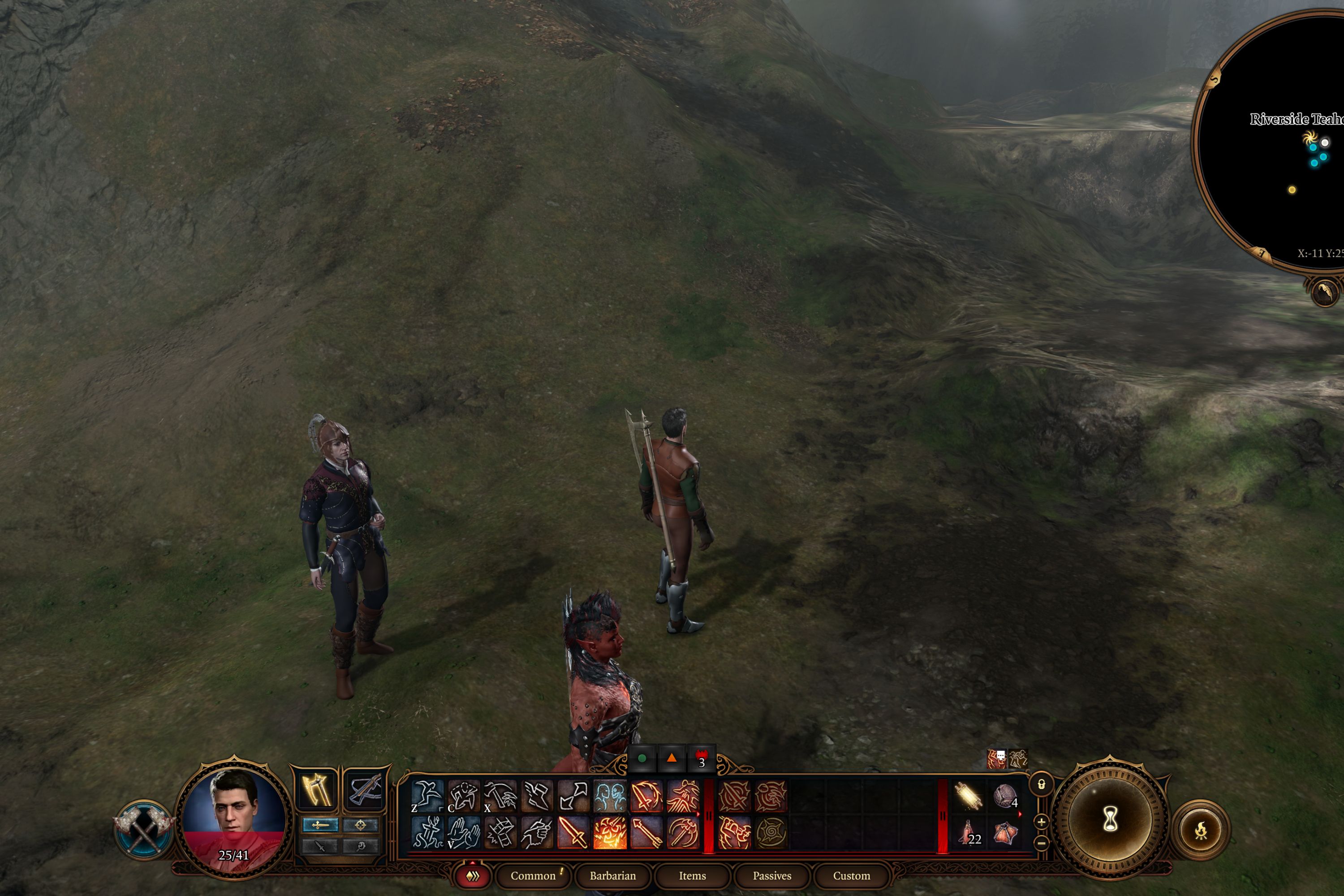Select the crossbow ranged weapon slot
Viewport: 1344px width, 896px height.
(x=365, y=790)
